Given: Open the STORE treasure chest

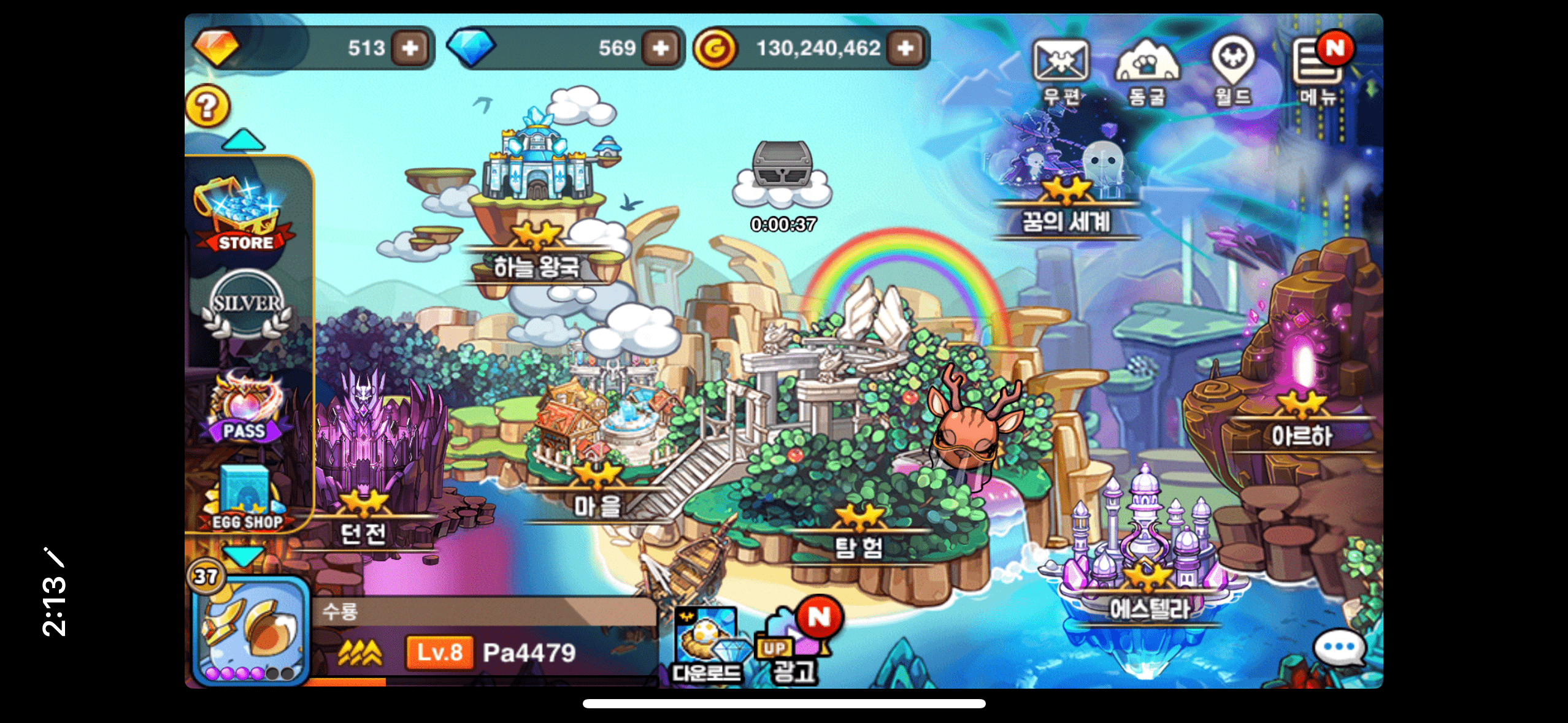Looking at the screenshot, I should (x=245, y=215).
